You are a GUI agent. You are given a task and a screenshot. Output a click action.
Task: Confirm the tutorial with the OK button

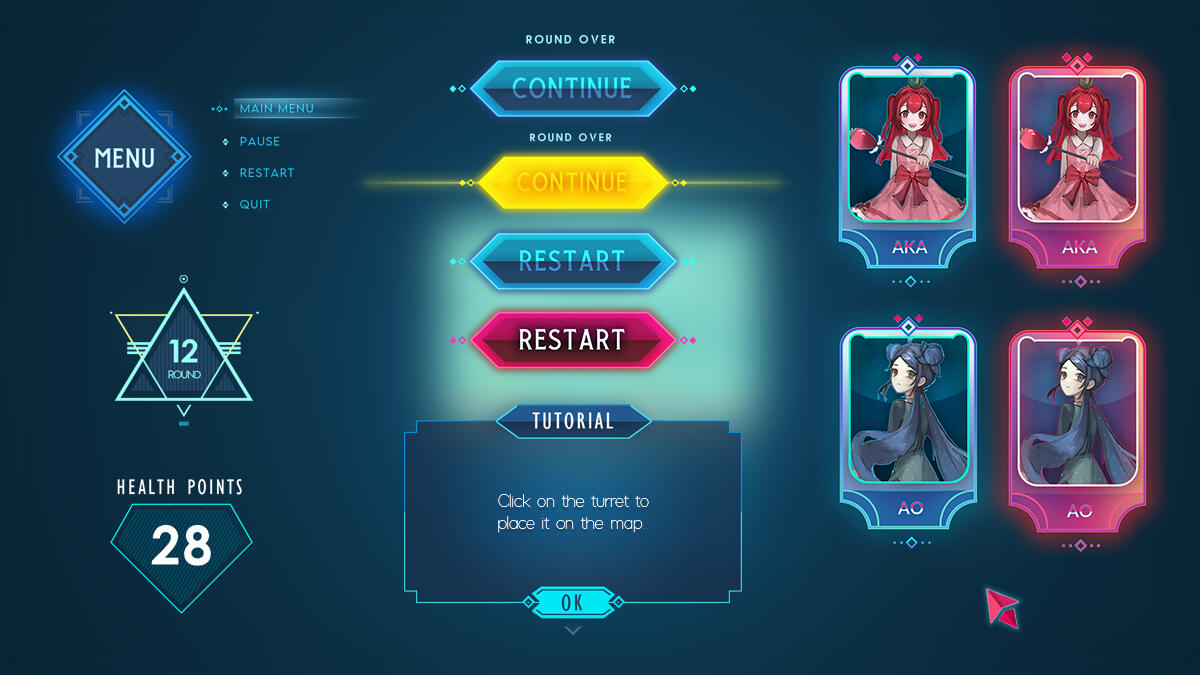[x=572, y=602]
